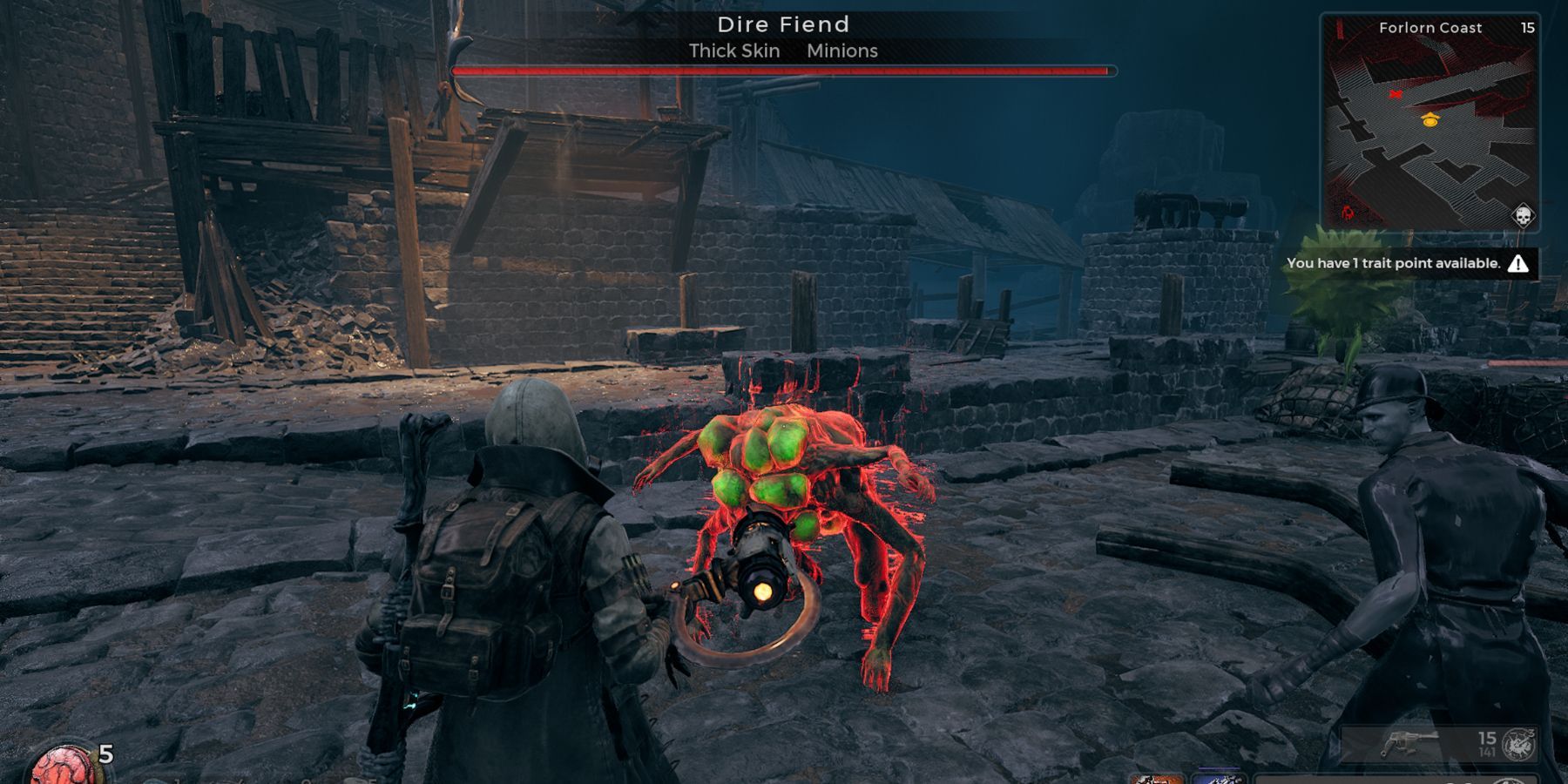Activate the pistol's weapon mod icon
Viewport: 1568px width, 784px height.
click(x=1520, y=745)
